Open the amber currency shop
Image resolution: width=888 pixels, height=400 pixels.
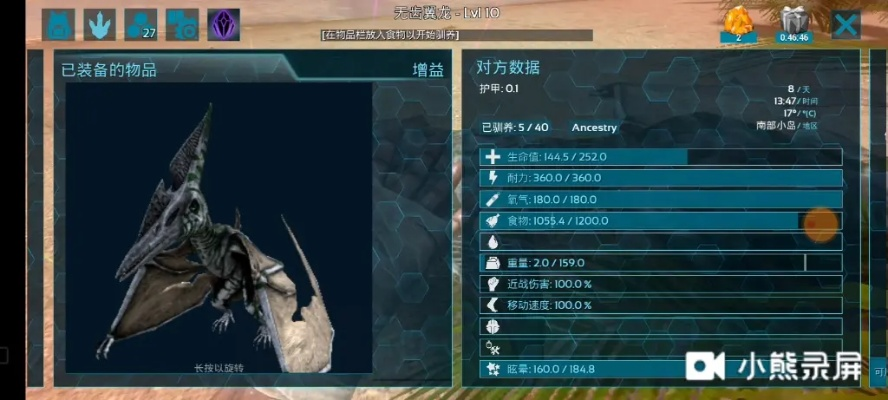pos(738,24)
